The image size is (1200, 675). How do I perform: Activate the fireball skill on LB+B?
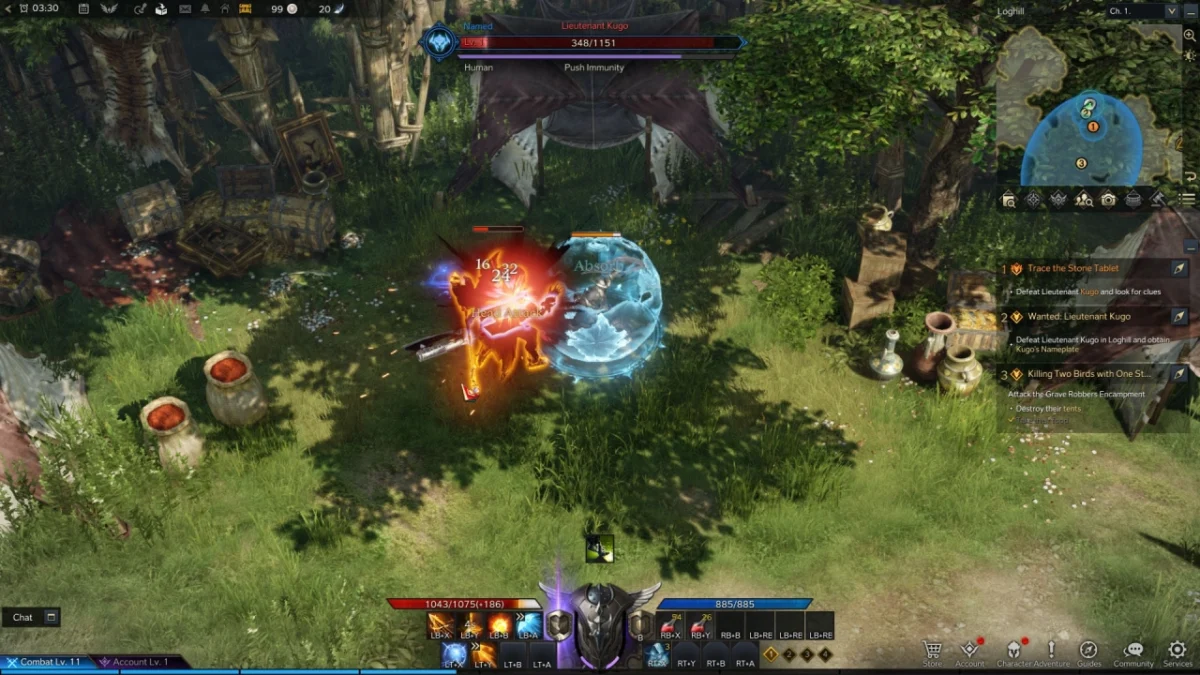click(499, 626)
